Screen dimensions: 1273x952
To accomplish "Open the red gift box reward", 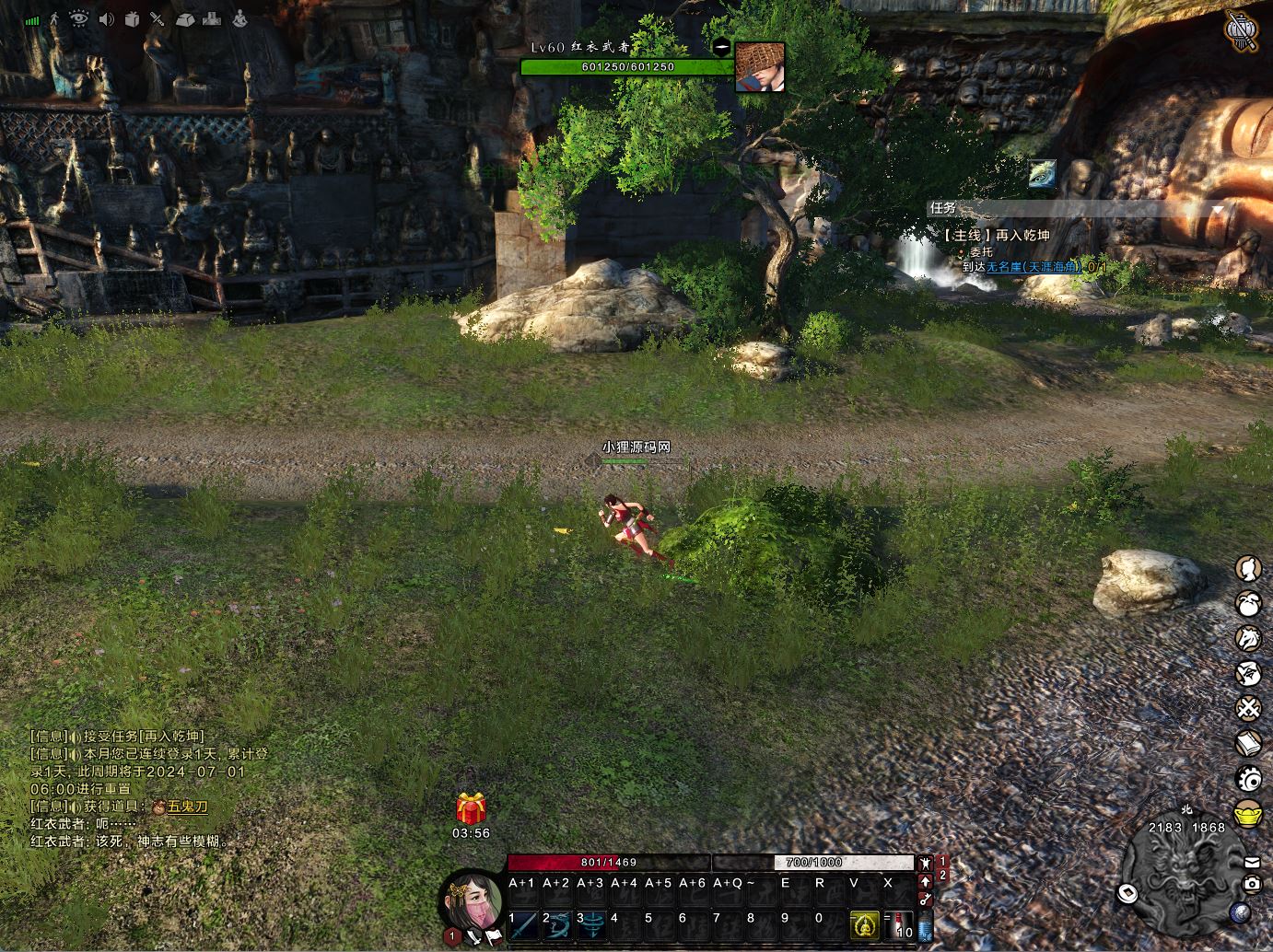I will pos(471,809).
